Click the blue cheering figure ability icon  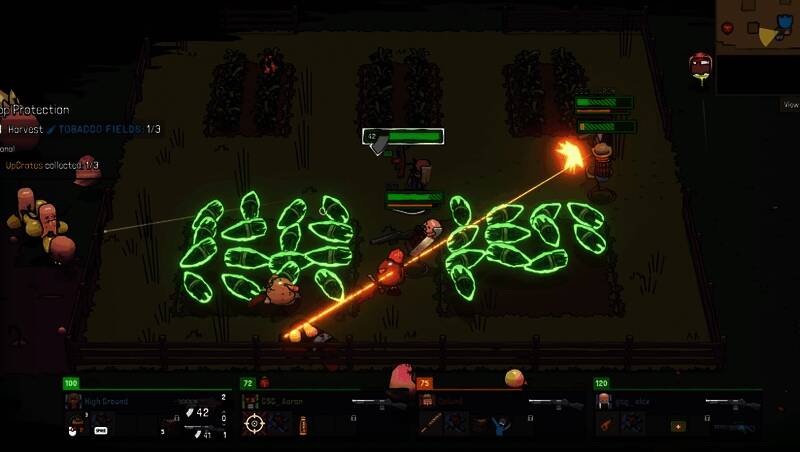501,425
